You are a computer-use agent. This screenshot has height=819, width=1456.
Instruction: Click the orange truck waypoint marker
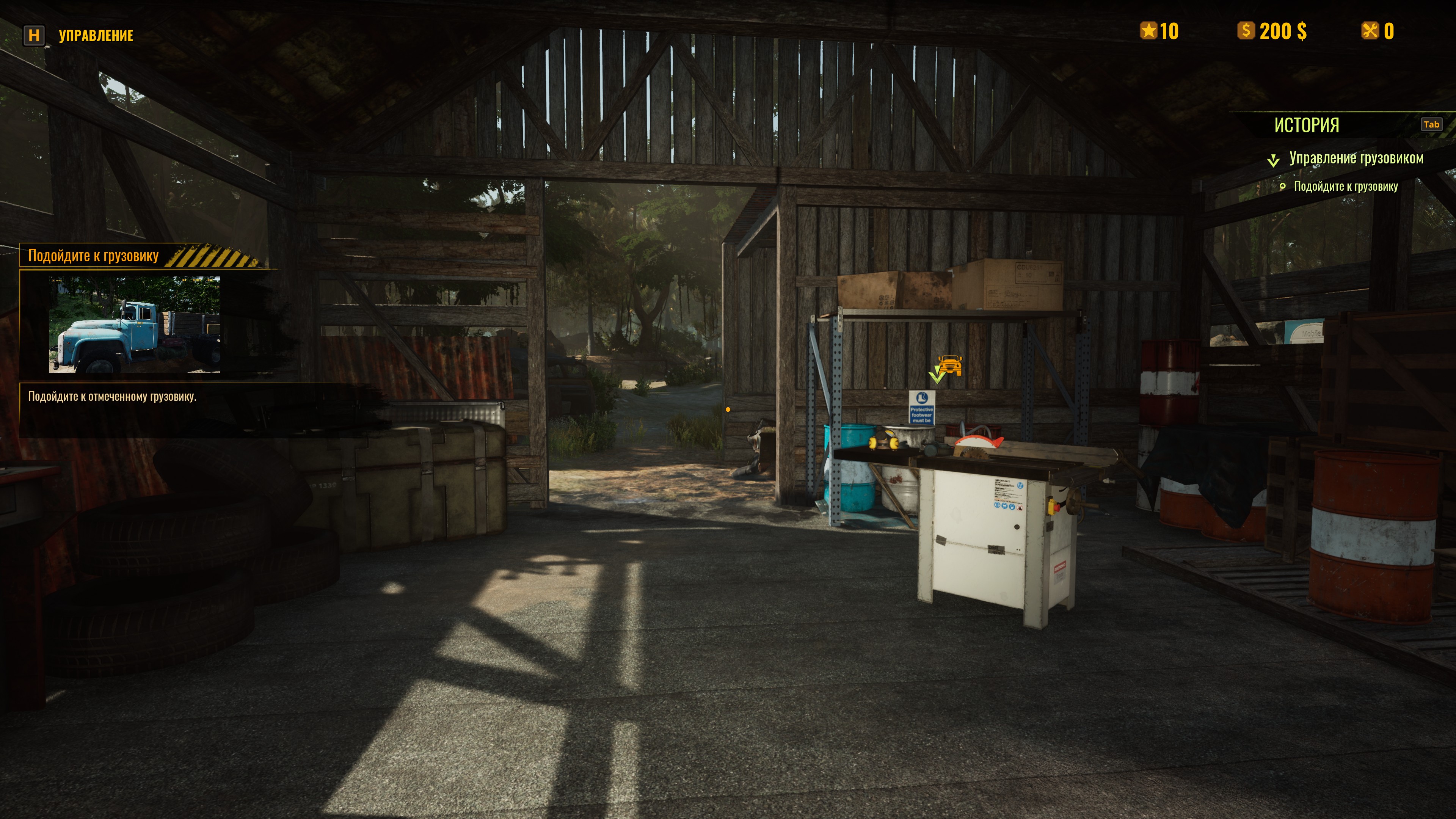point(949,366)
